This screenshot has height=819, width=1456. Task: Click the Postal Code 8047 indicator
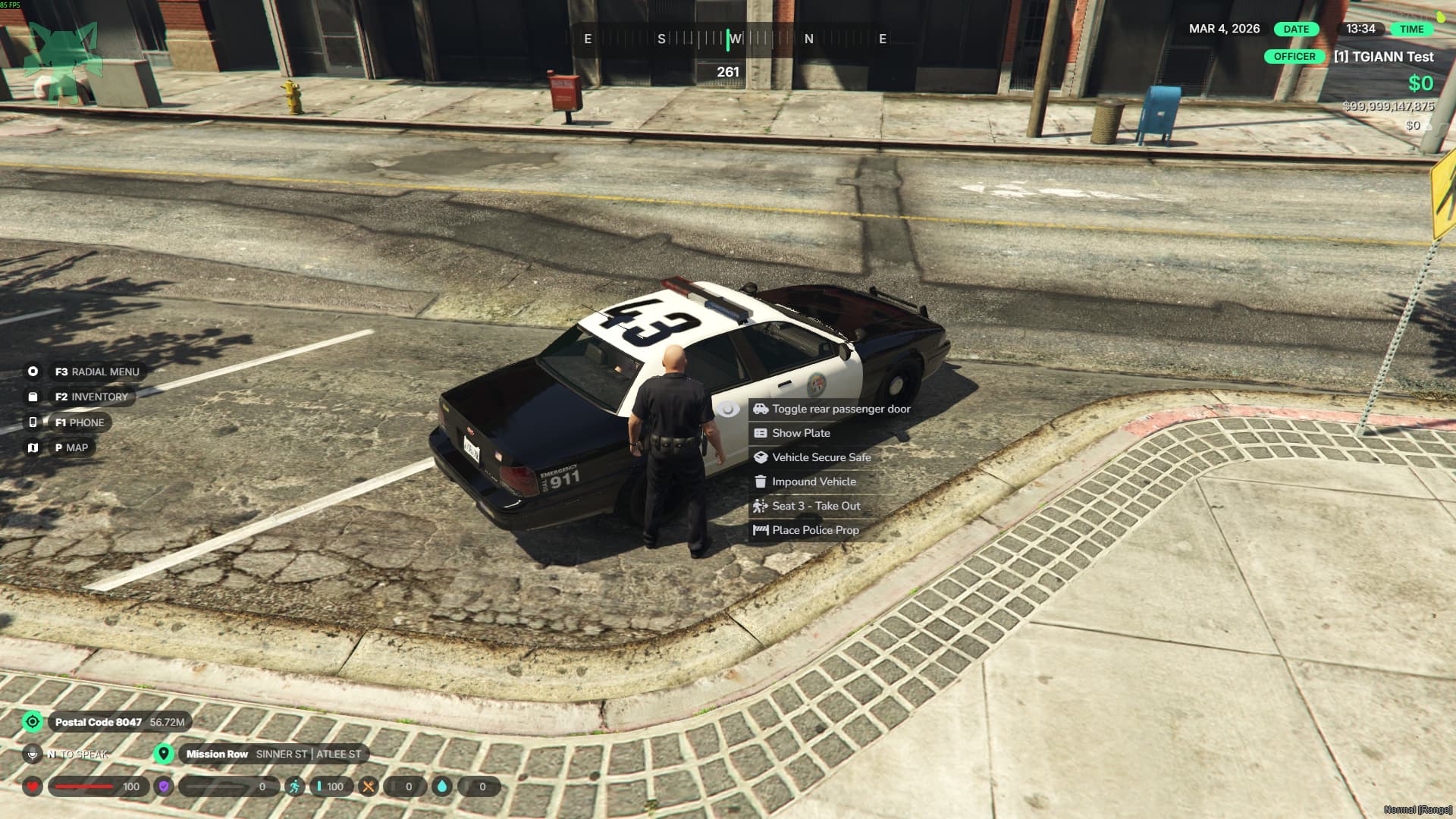click(98, 722)
